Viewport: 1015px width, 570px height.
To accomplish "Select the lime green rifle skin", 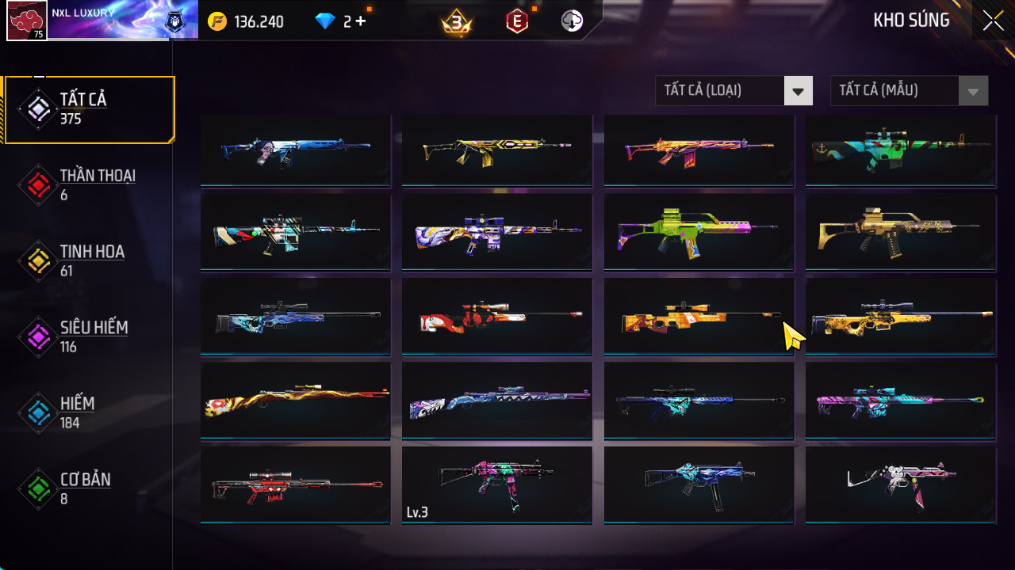I will tap(698, 233).
